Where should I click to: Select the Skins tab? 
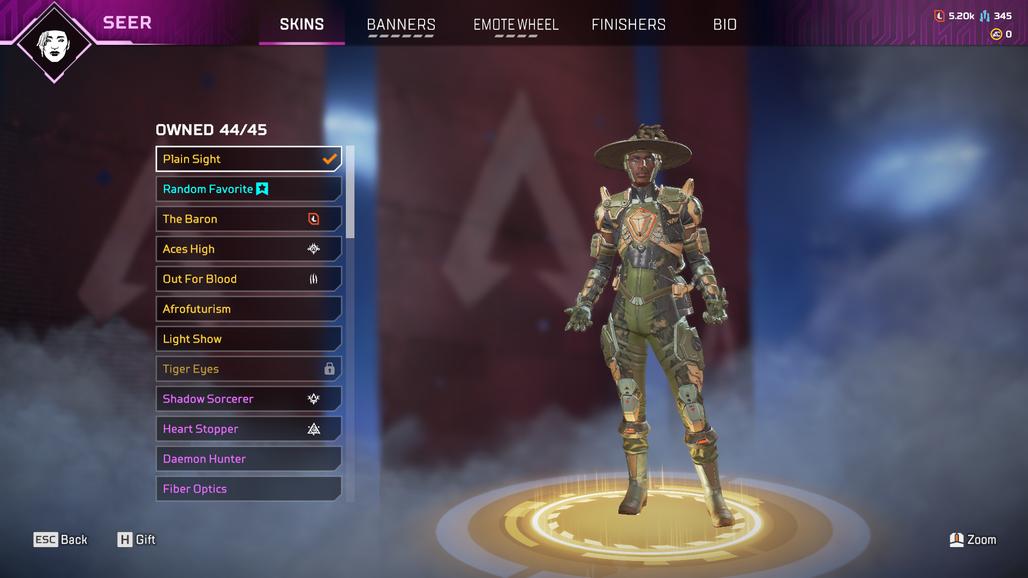tap(301, 24)
